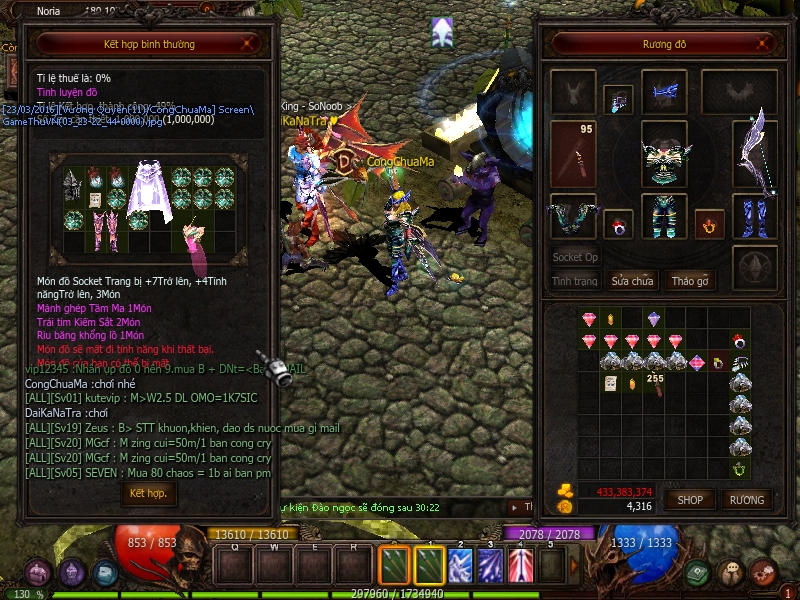
Task: Select the equipped gloves slot
Action: pos(573,215)
